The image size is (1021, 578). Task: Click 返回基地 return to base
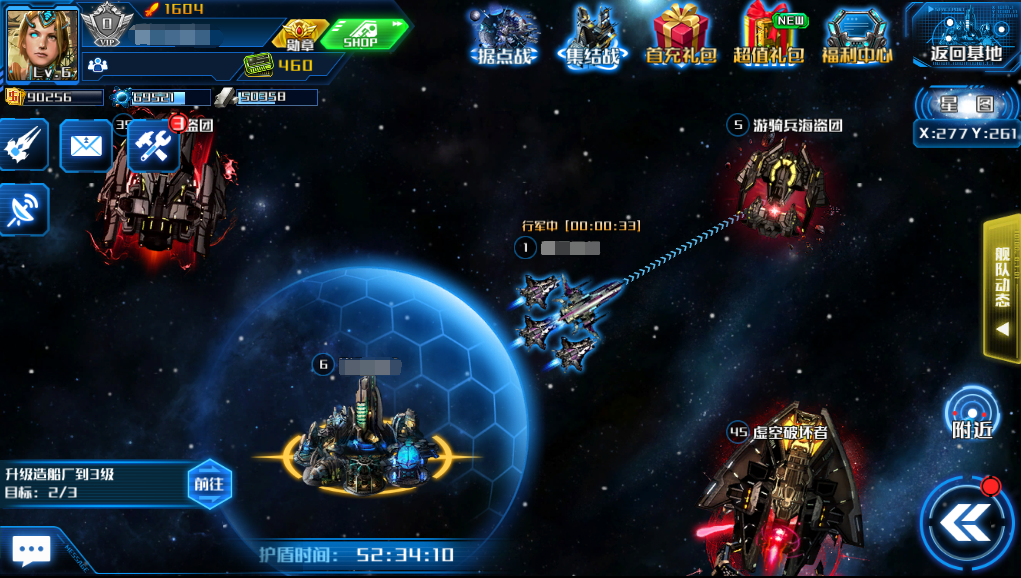pyautogui.click(x=965, y=36)
